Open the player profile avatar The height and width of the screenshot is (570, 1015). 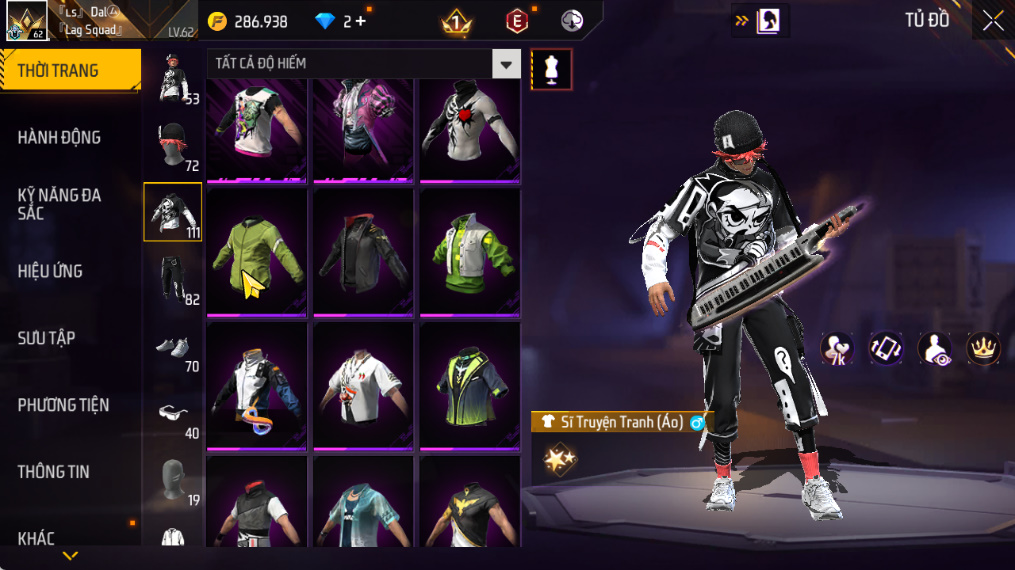(27, 22)
